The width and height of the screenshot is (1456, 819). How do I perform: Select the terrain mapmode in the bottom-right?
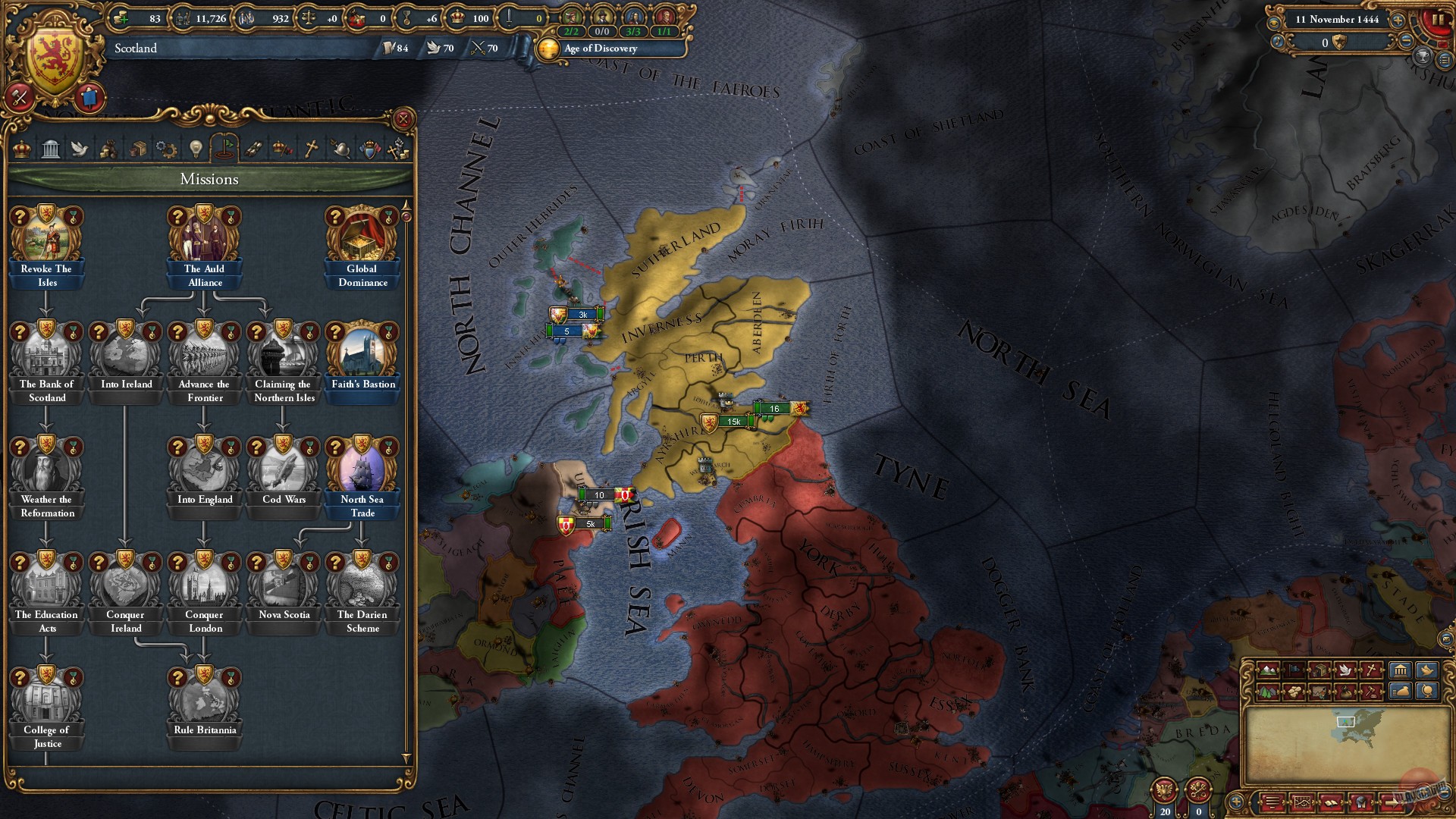pyautogui.click(x=1267, y=670)
